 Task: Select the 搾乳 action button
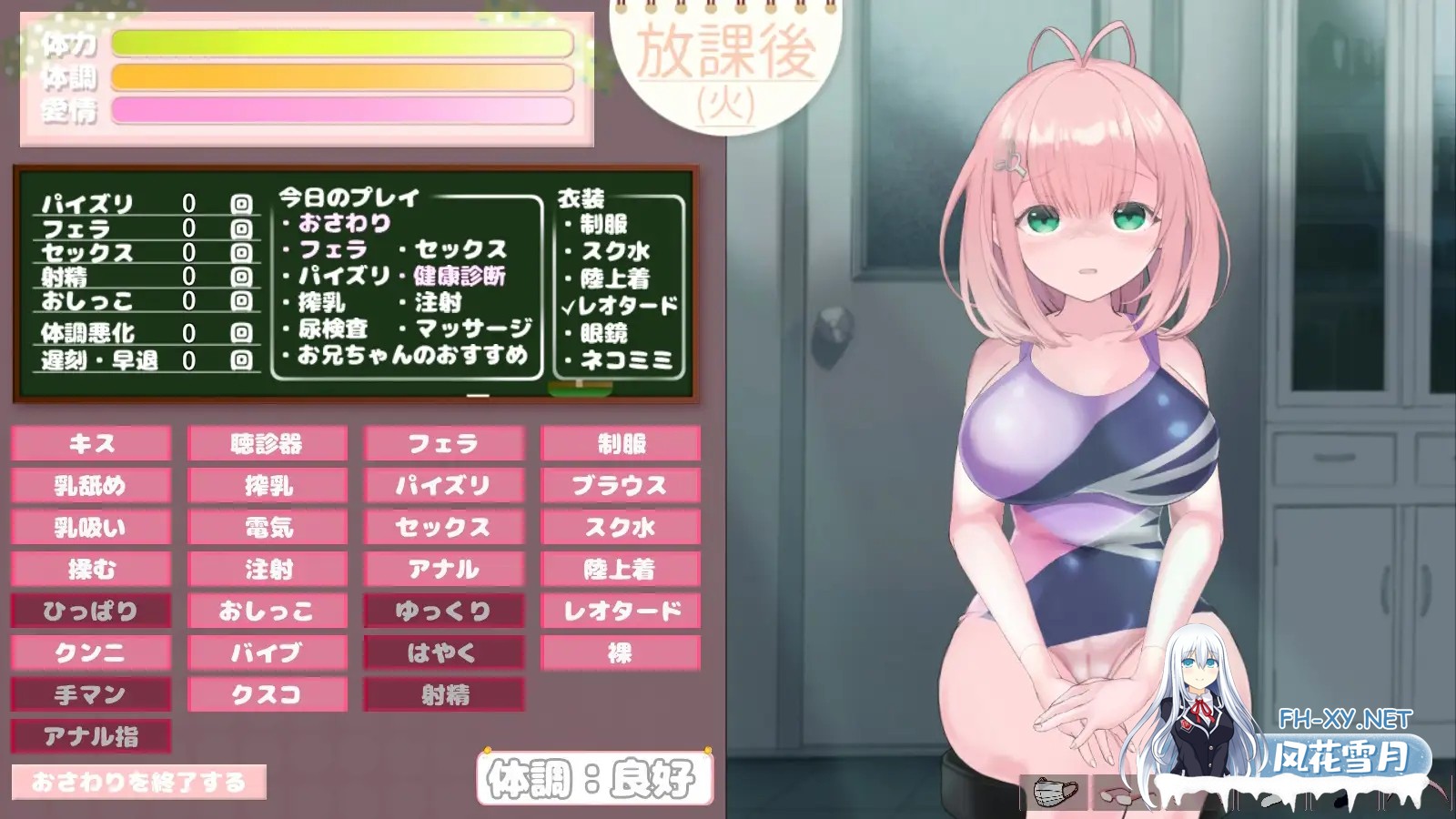pyautogui.click(x=268, y=486)
